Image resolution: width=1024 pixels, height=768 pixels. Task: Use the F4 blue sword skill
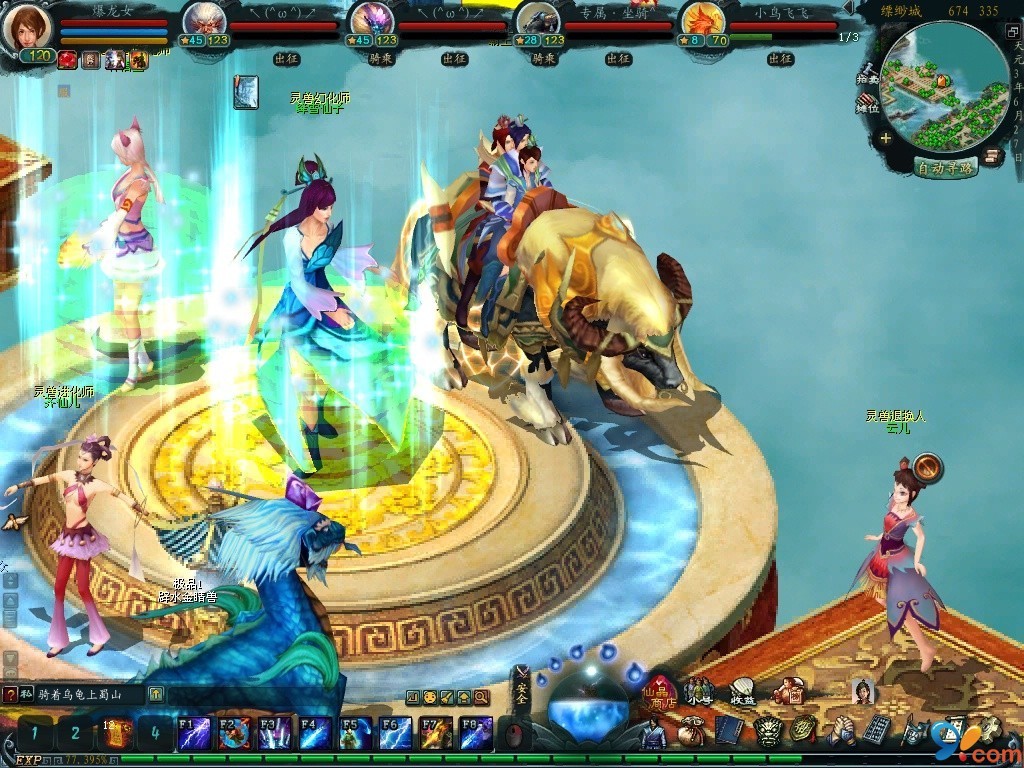point(315,733)
